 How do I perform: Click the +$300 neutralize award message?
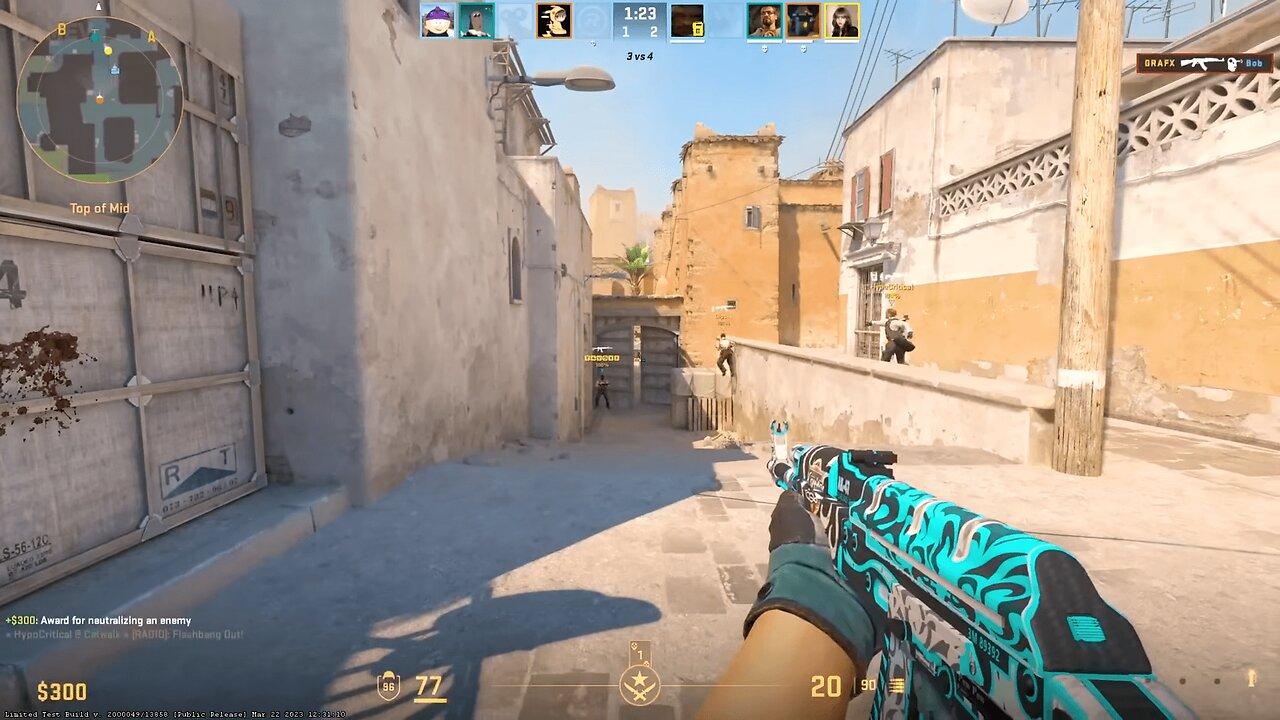coord(100,619)
